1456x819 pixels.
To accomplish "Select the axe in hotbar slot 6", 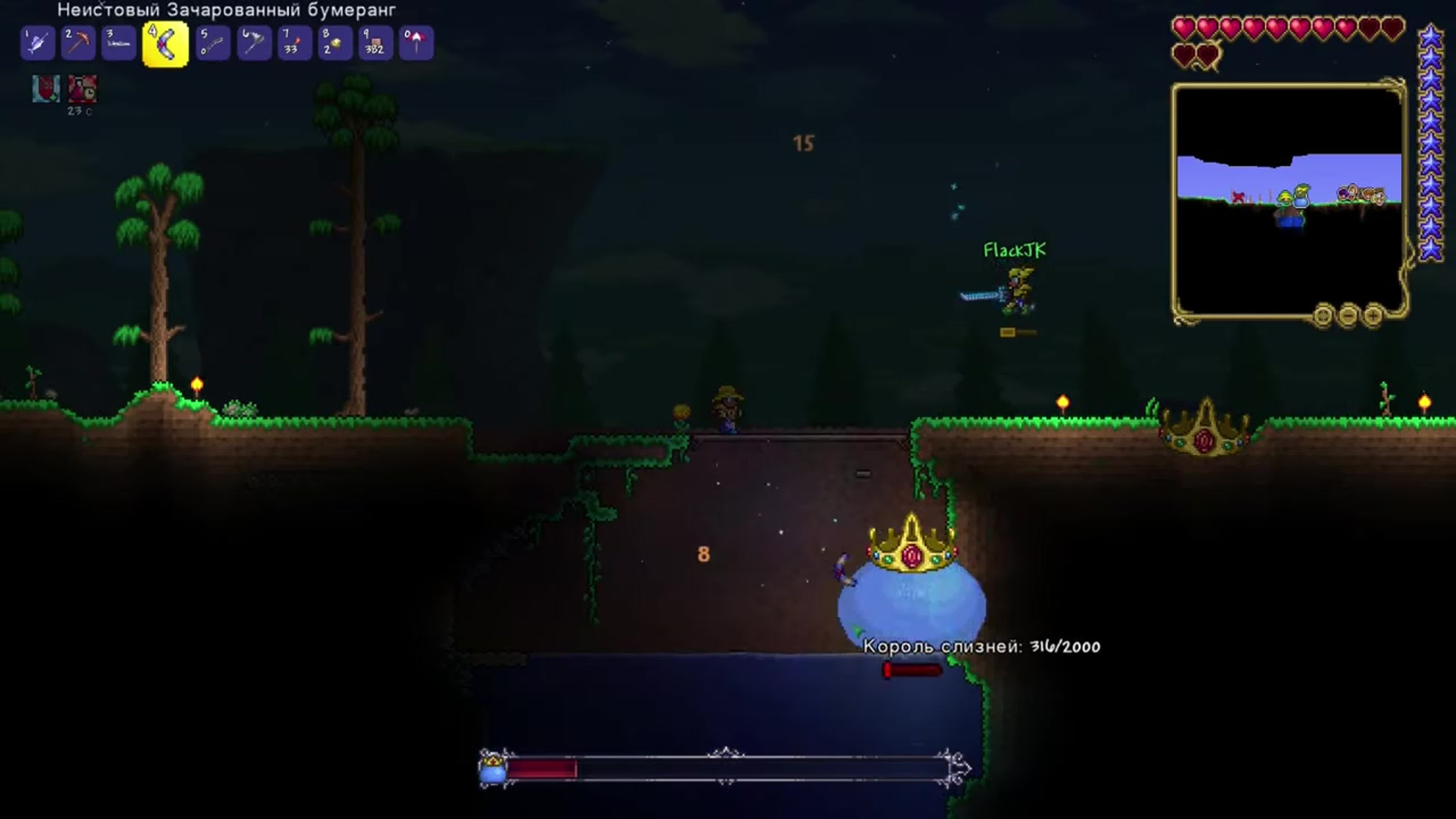I will (x=254, y=43).
